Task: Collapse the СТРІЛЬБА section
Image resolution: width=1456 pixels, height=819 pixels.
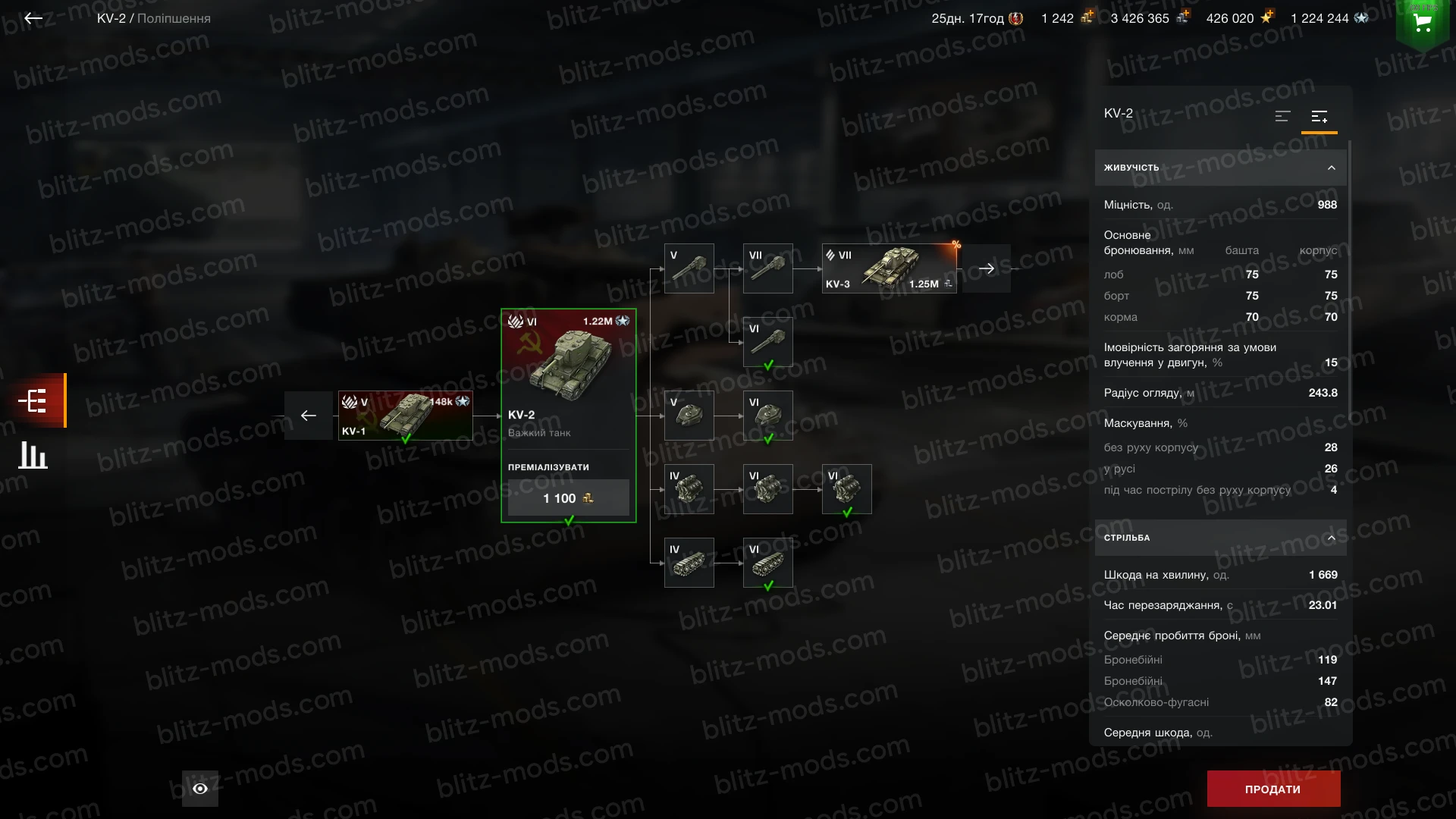Action: coord(1331,538)
